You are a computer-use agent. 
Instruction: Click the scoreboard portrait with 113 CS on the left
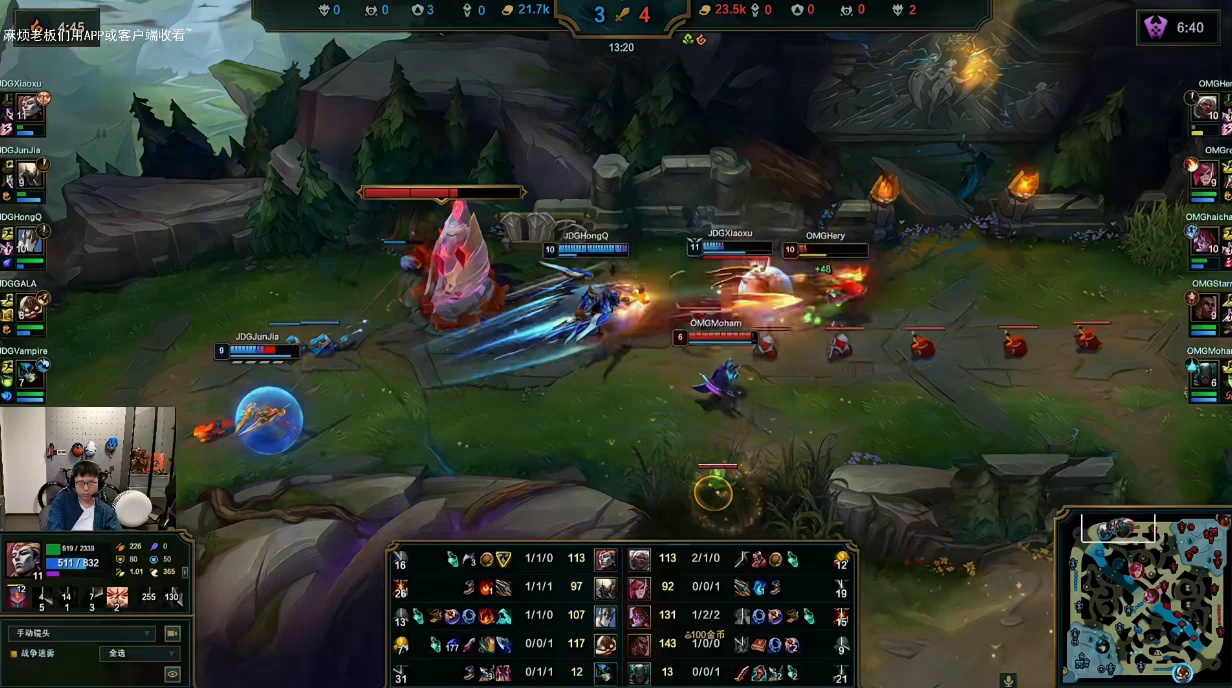pos(605,559)
